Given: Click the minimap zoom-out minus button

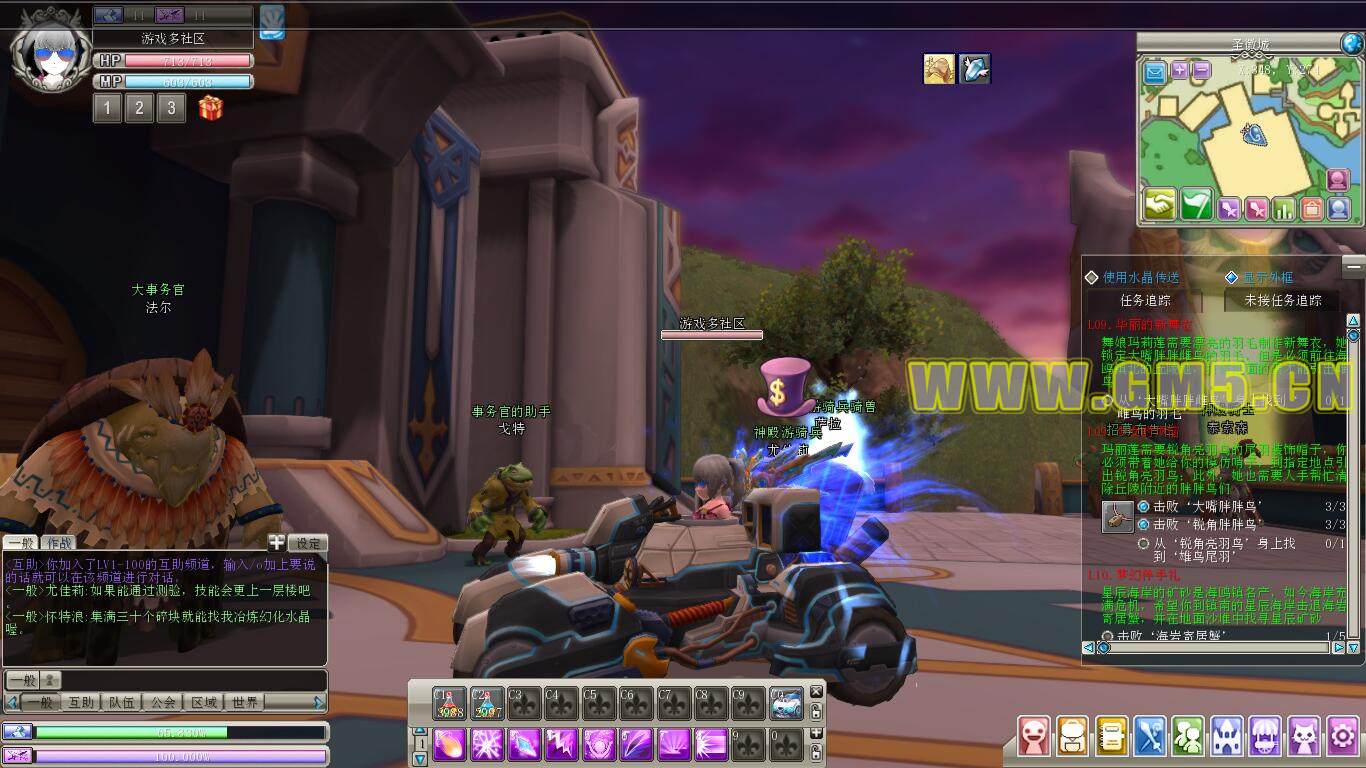Looking at the screenshot, I should pyautogui.click(x=1201, y=71).
